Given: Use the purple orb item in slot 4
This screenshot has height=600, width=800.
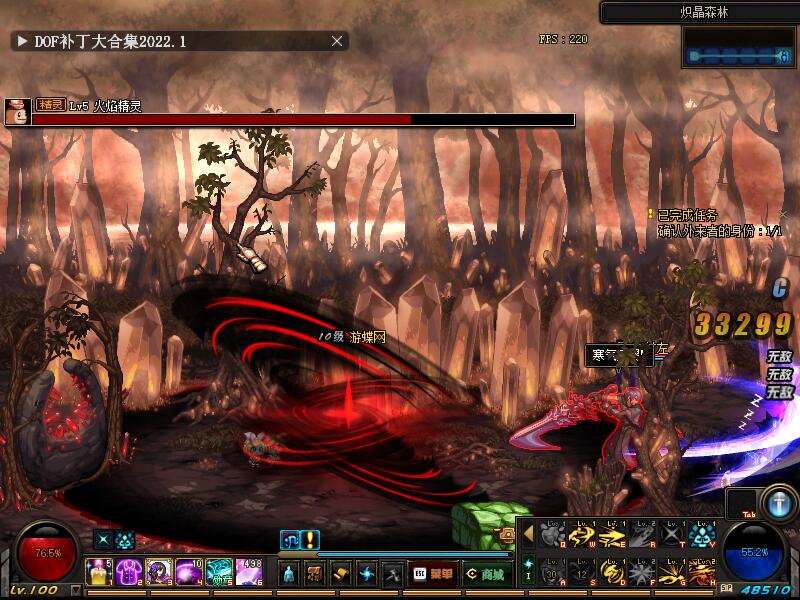Looking at the screenshot, I should coord(188,572).
